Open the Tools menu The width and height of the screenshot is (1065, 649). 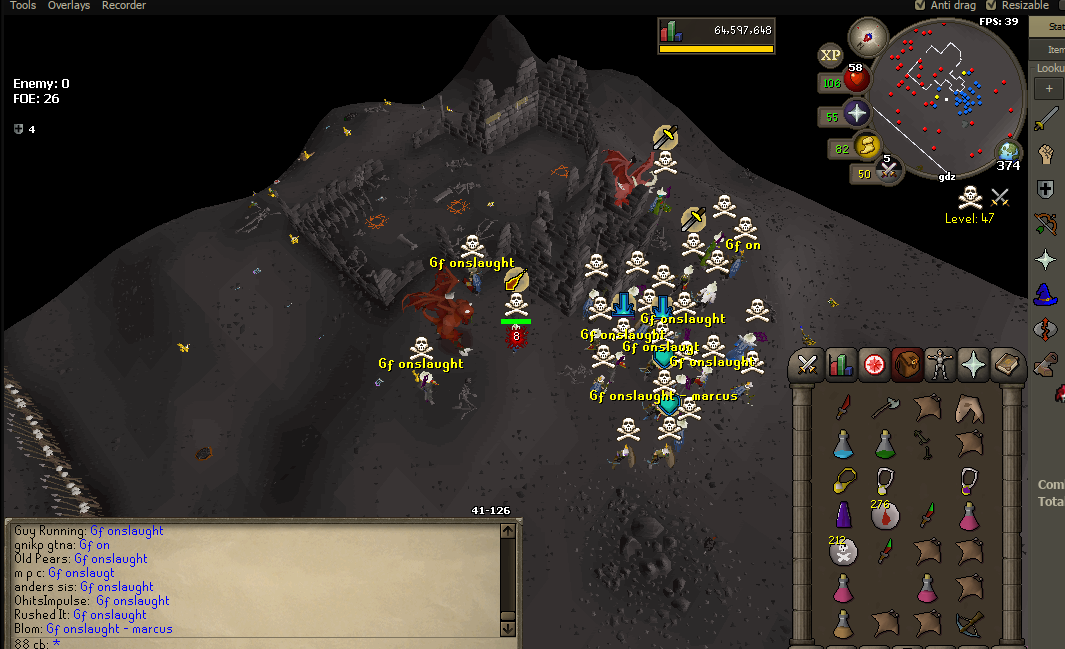[x=23, y=6]
